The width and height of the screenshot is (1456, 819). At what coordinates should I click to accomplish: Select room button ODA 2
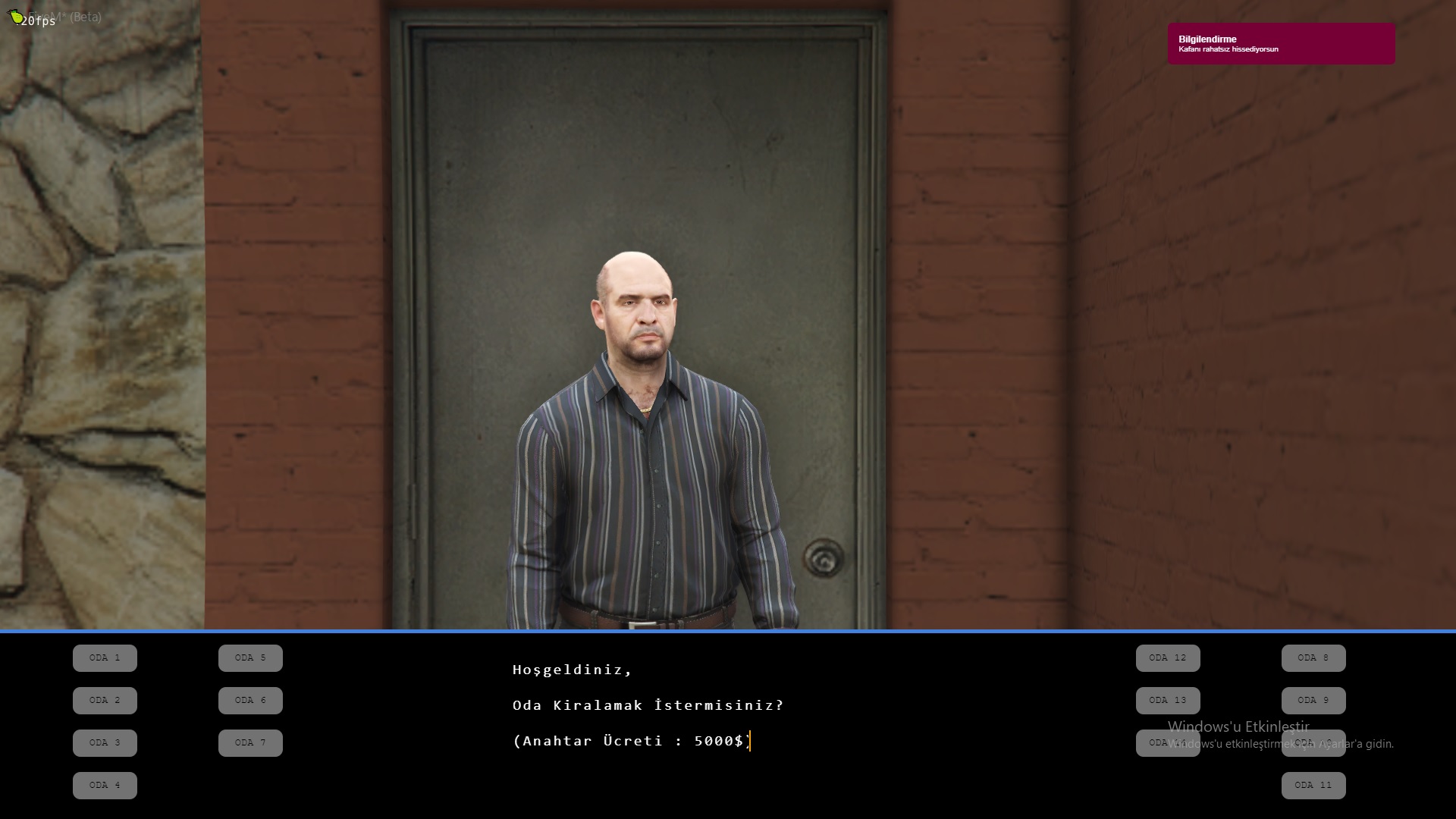pyautogui.click(x=104, y=700)
